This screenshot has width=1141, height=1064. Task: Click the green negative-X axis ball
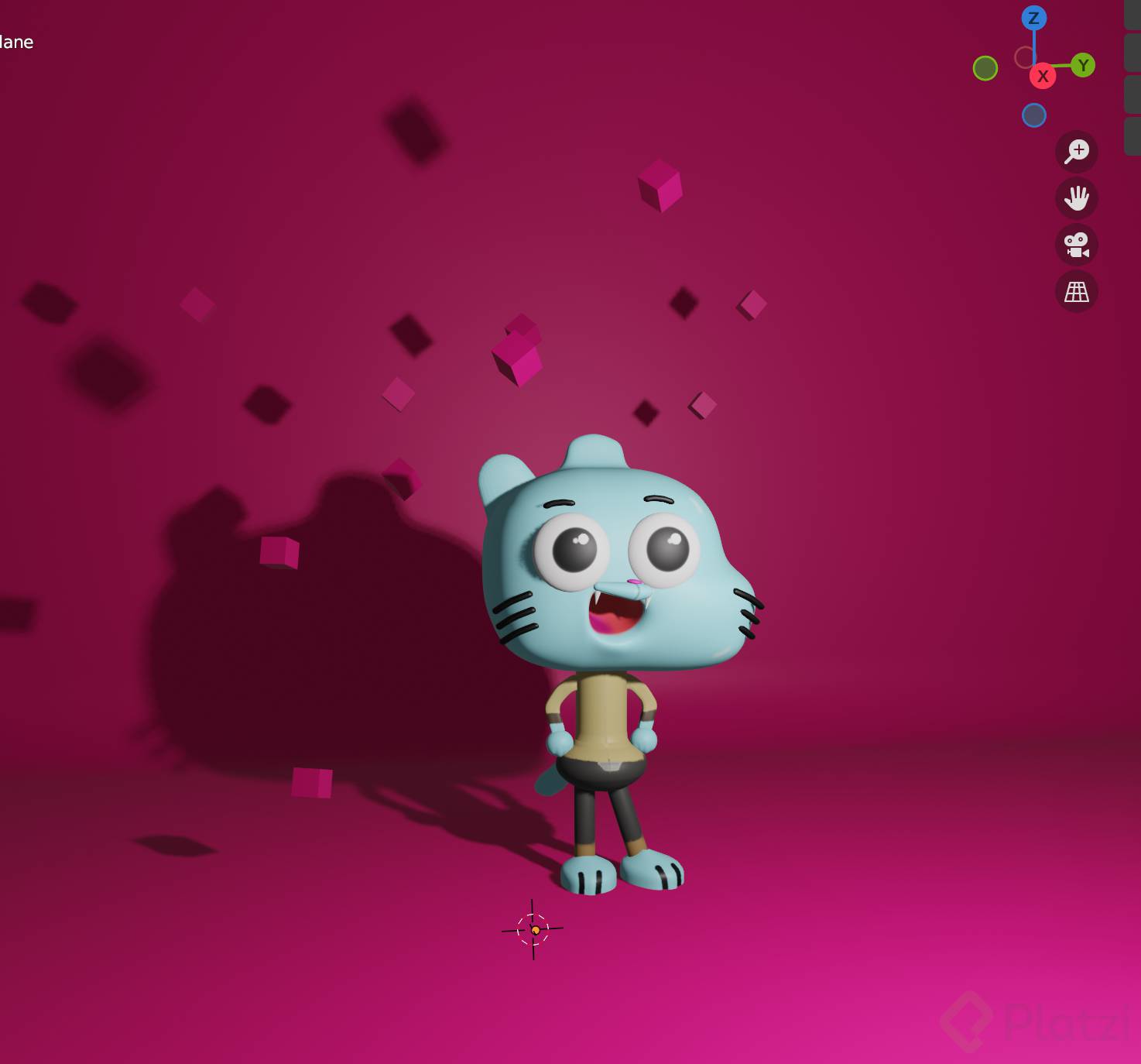[985, 67]
